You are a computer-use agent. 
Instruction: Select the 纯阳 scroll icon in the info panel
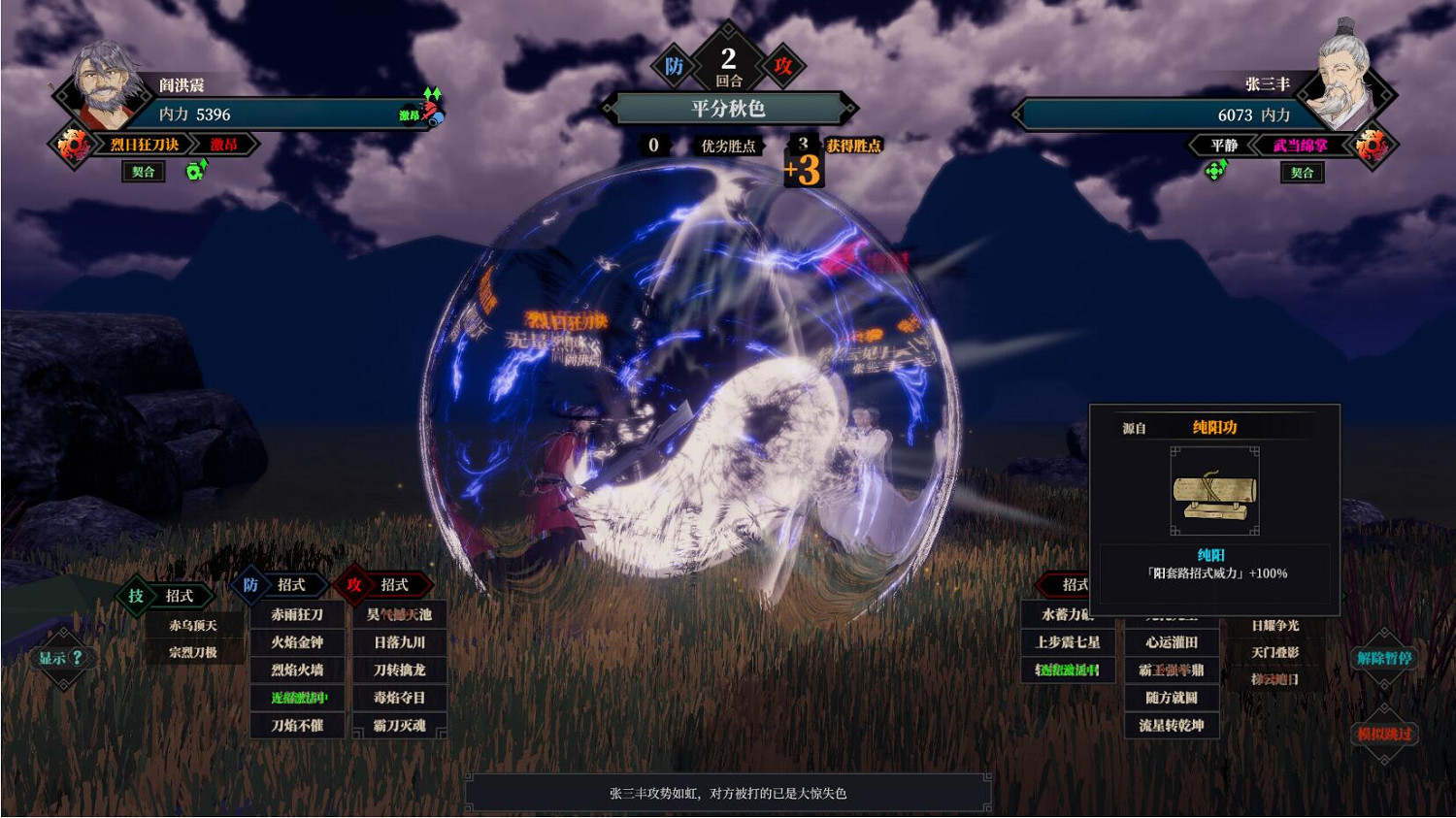click(x=1215, y=493)
